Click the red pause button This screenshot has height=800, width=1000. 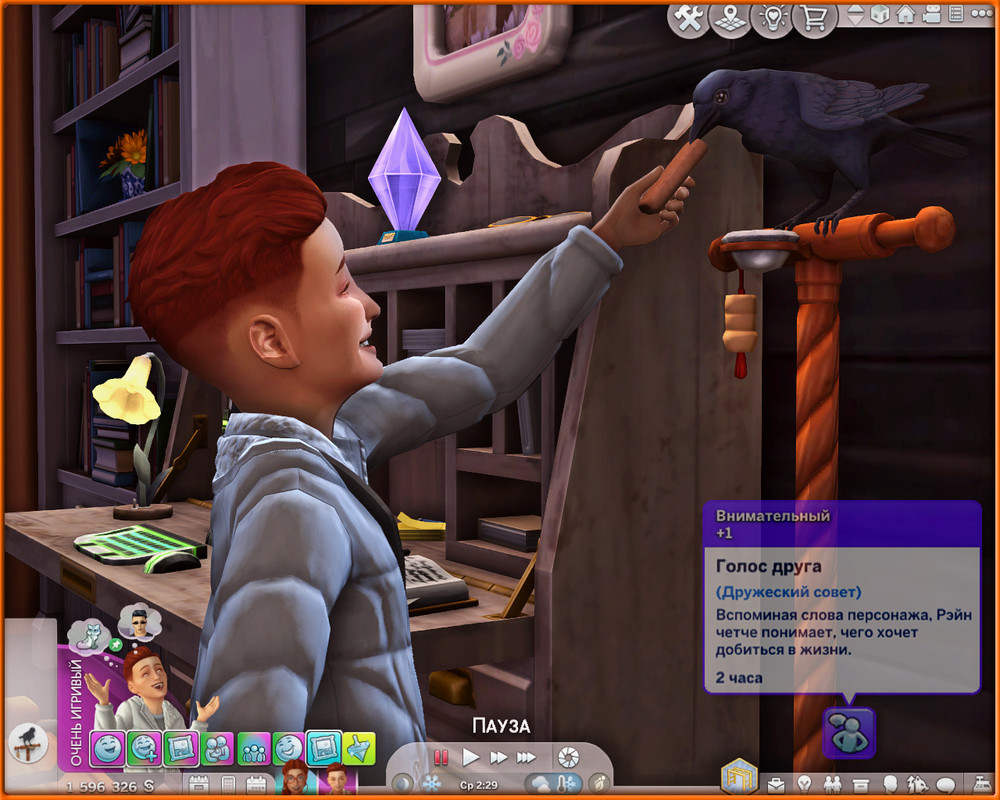click(x=440, y=758)
